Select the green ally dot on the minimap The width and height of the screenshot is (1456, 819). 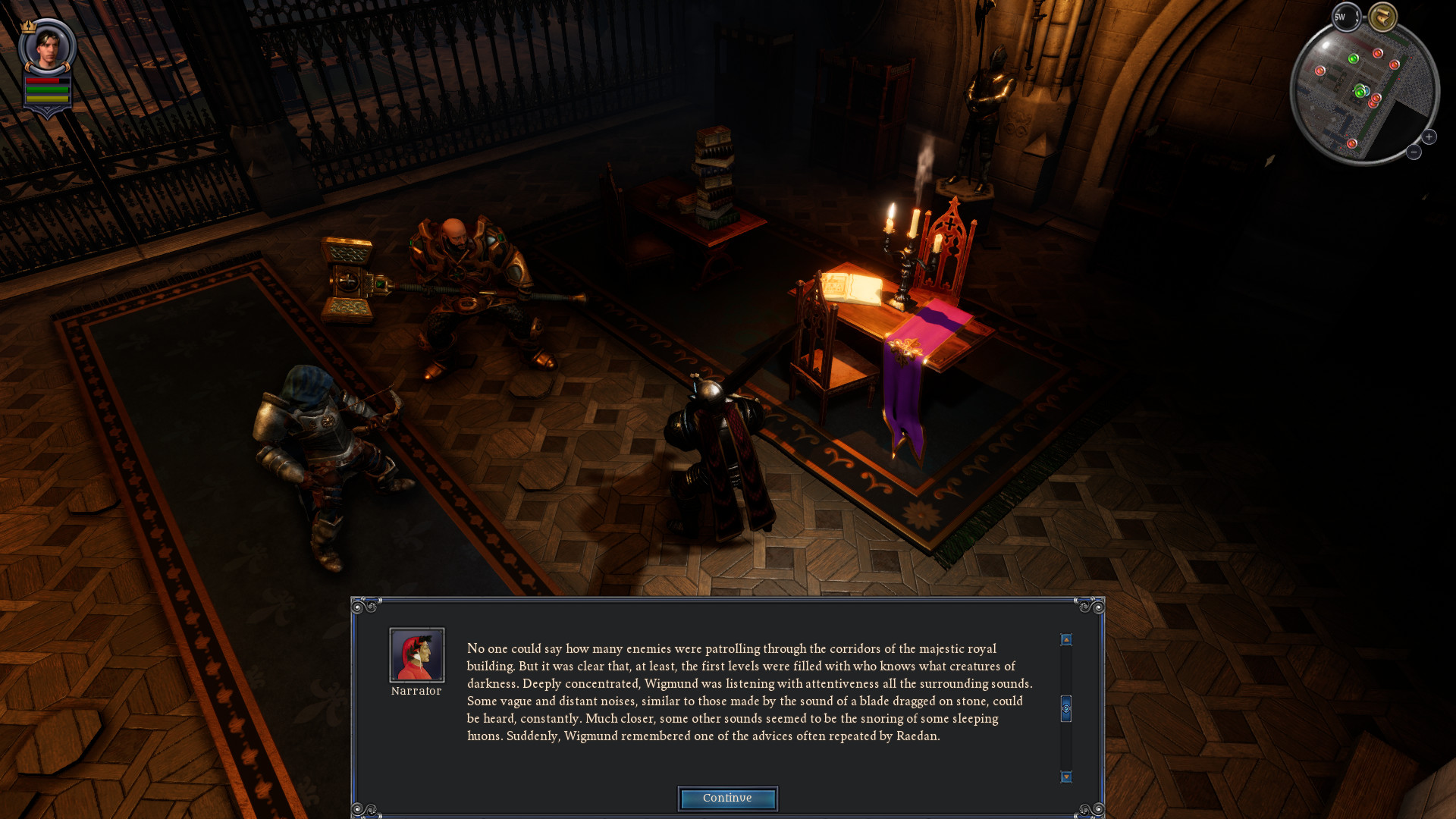click(x=1354, y=59)
